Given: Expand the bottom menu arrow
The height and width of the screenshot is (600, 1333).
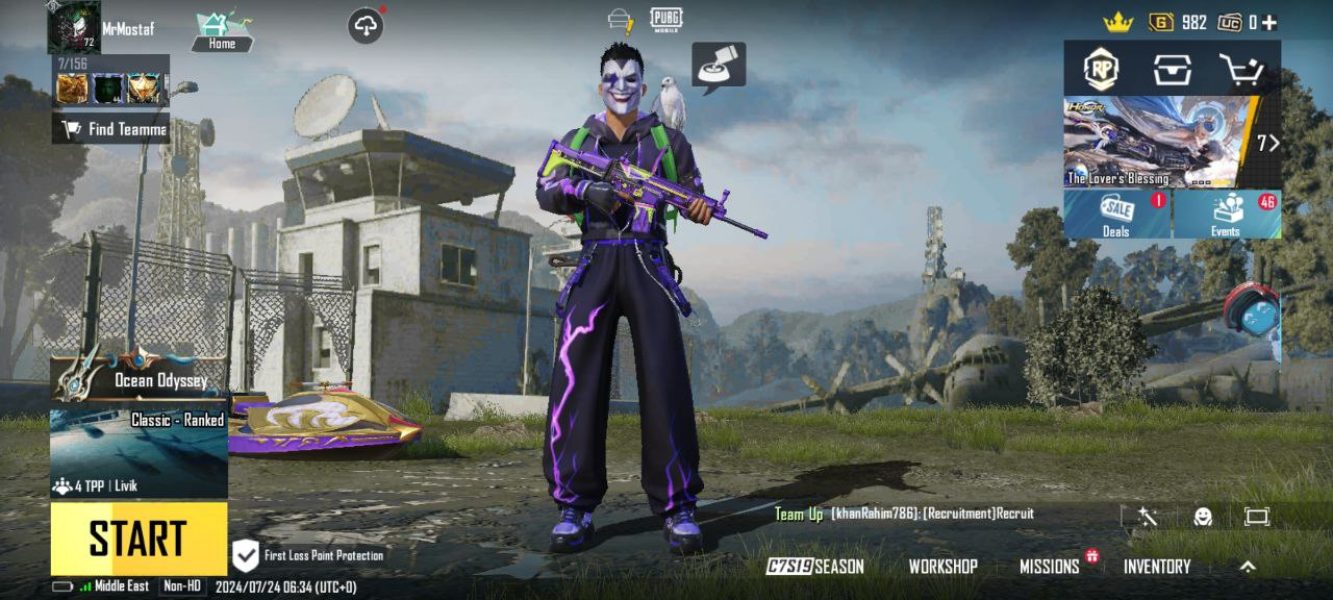Looking at the screenshot, I should (1248, 566).
